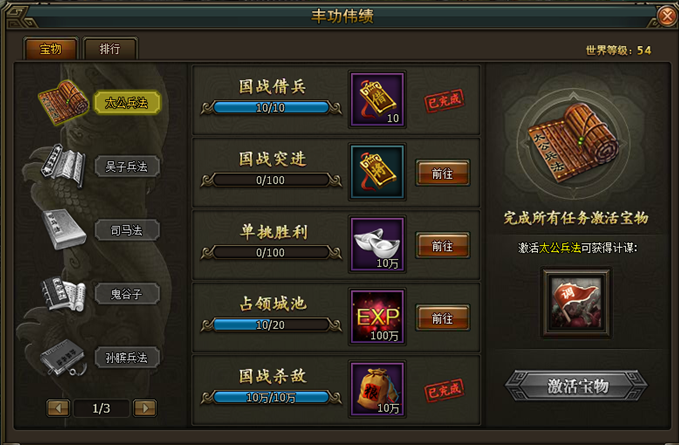The image size is (679, 445).
Task: Inspect the 国战借兵 reward token icon
Action: [x=378, y=99]
